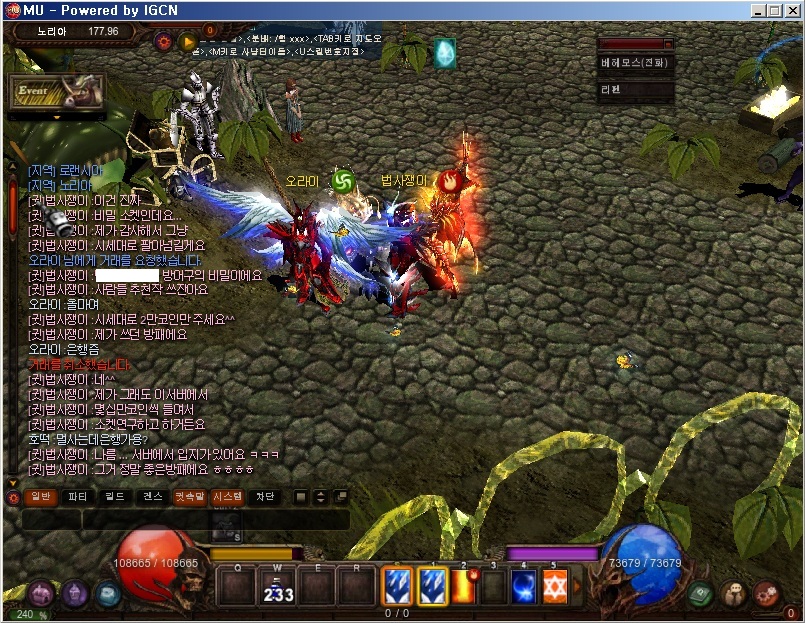Image resolution: width=805 pixels, height=623 pixels.
Task: Toggle the 시스템 message tab
Action: coord(226,496)
